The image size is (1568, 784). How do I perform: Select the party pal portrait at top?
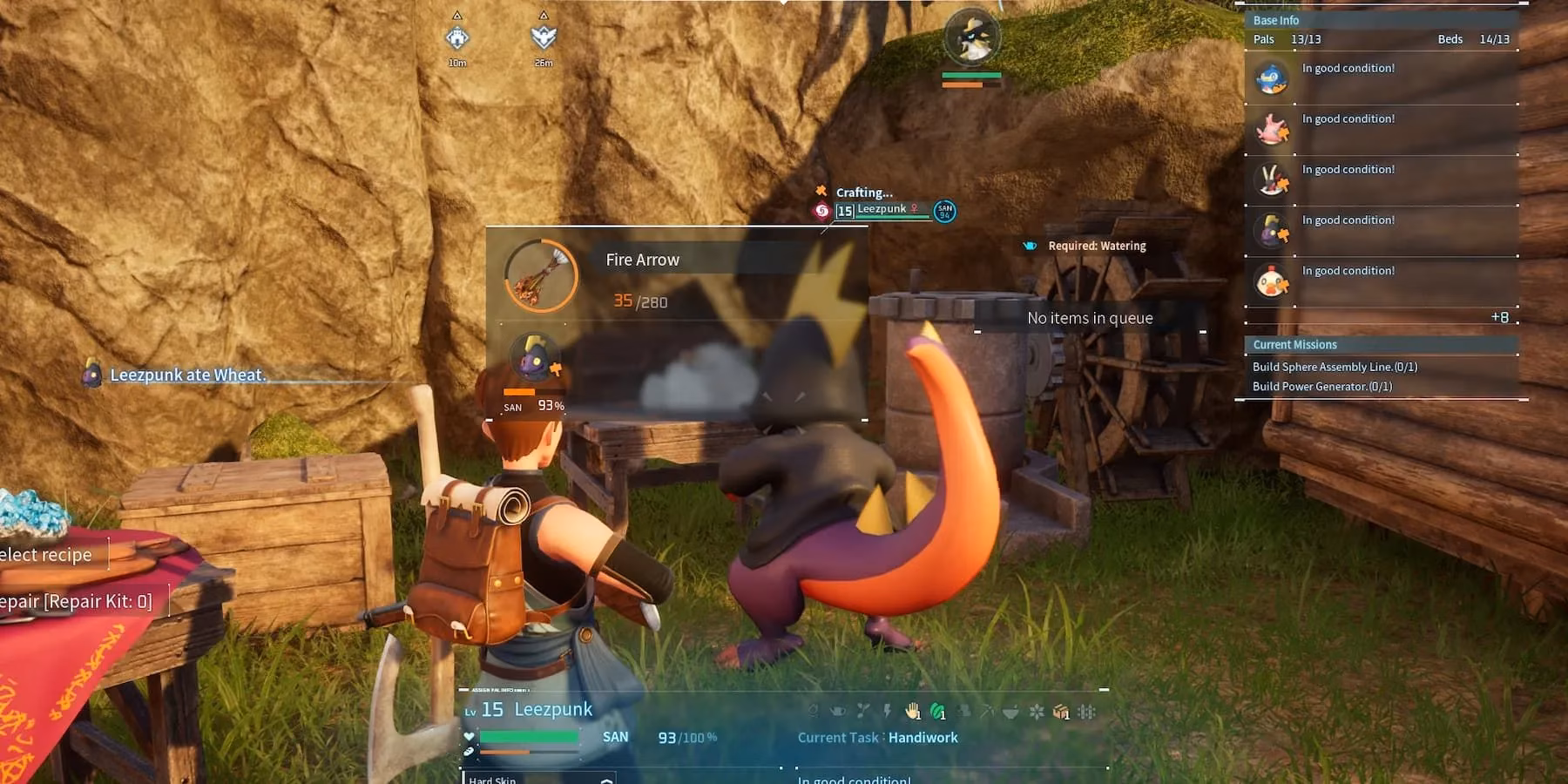[x=971, y=37]
